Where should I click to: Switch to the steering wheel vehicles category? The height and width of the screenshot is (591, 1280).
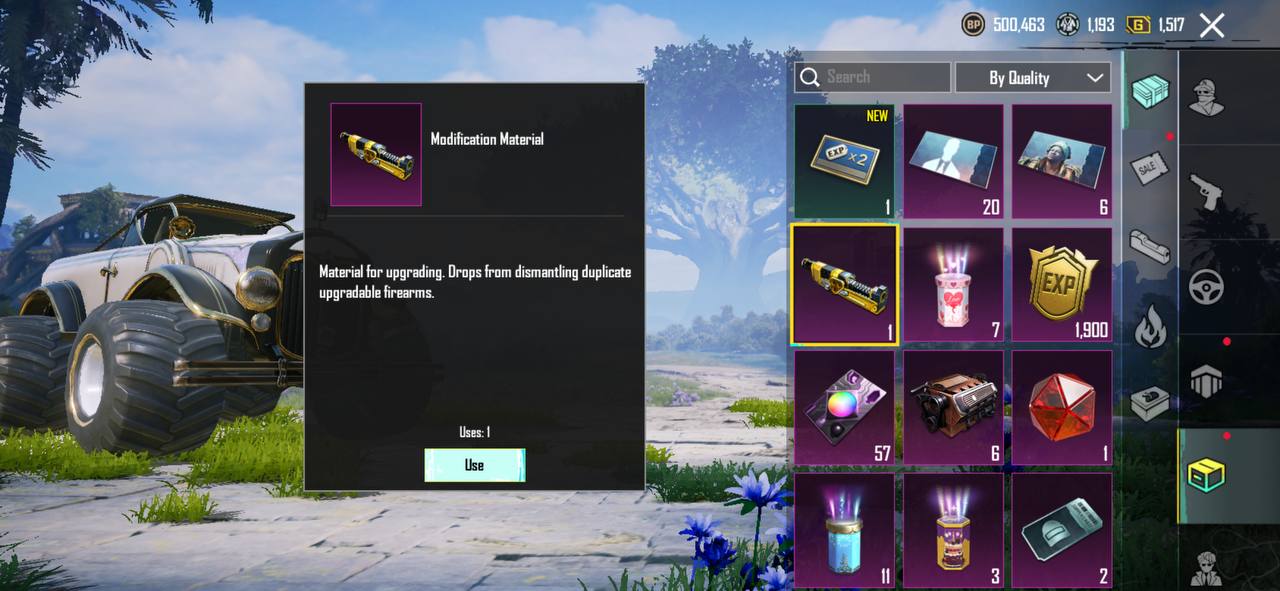[1207, 287]
